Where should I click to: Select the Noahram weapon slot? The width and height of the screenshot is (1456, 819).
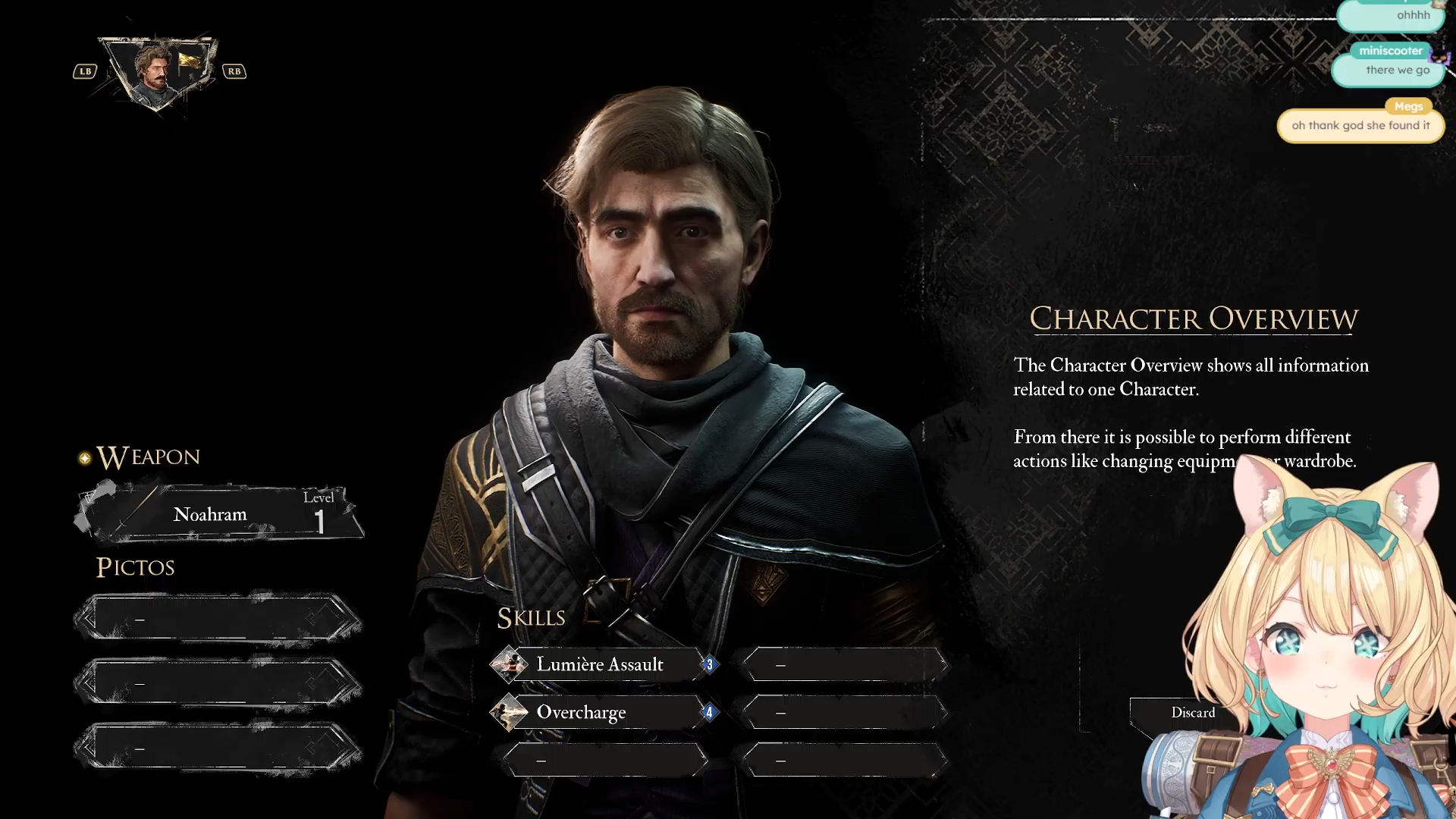(218, 514)
